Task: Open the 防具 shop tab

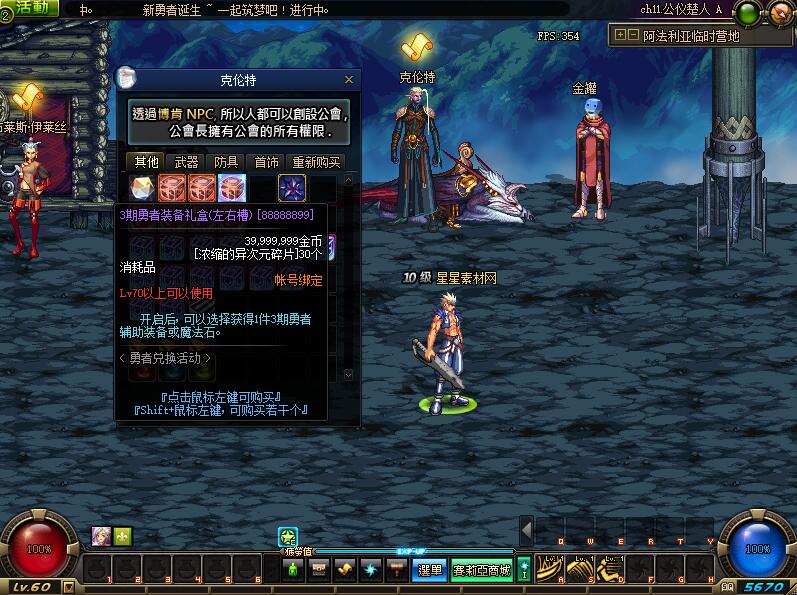Action: 226,162
